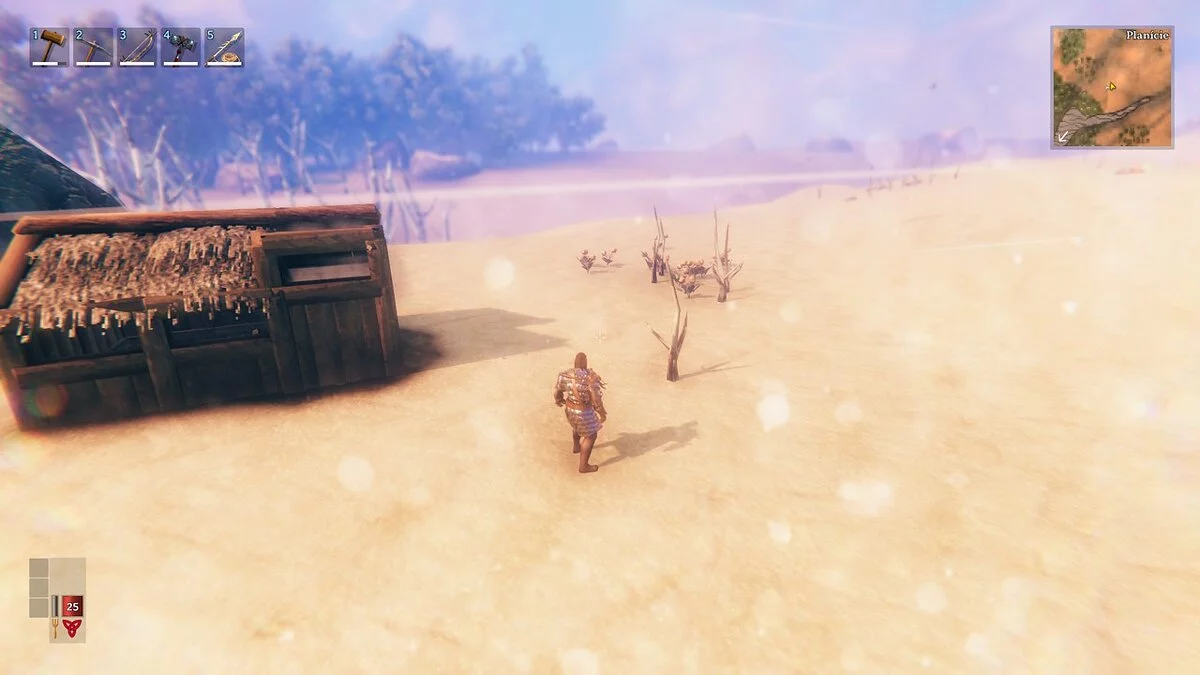Click the yellow player marker on the minimap
The height and width of the screenshot is (675, 1200).
(1111, 87)
